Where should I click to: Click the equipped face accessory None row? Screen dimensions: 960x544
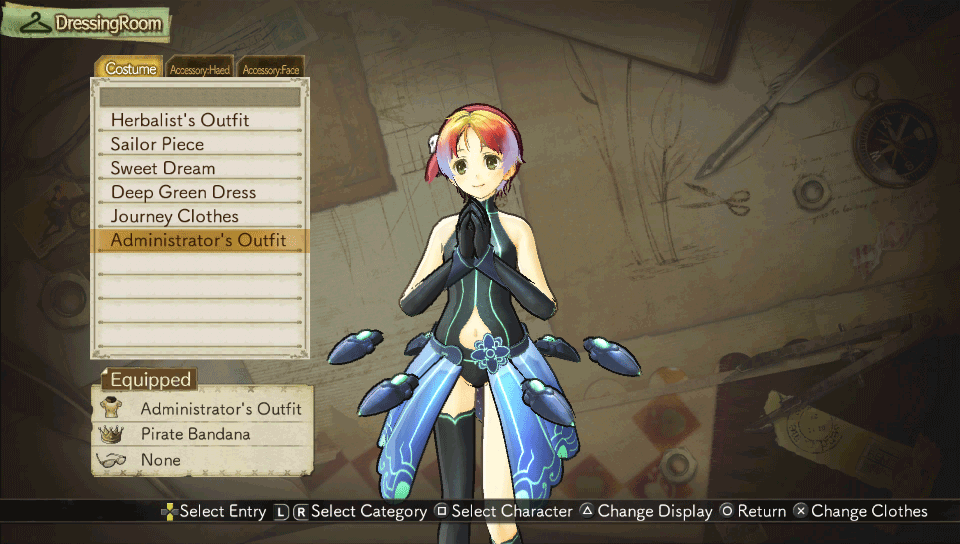tap(161, 460)
